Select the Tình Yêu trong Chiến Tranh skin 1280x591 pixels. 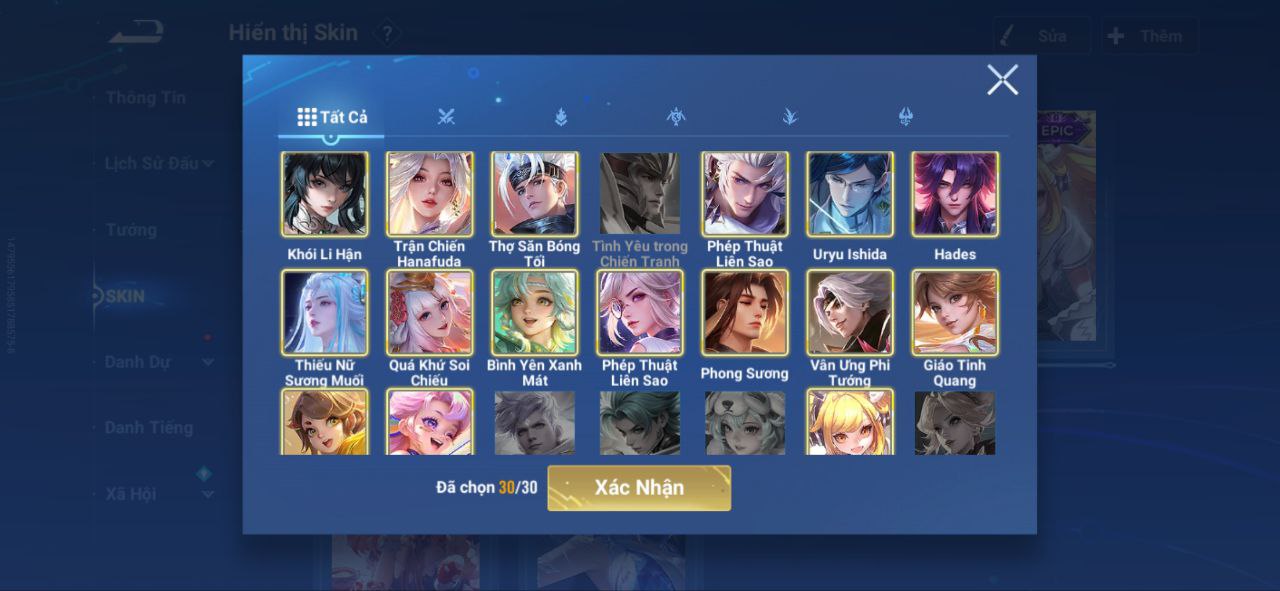(639, 194)
